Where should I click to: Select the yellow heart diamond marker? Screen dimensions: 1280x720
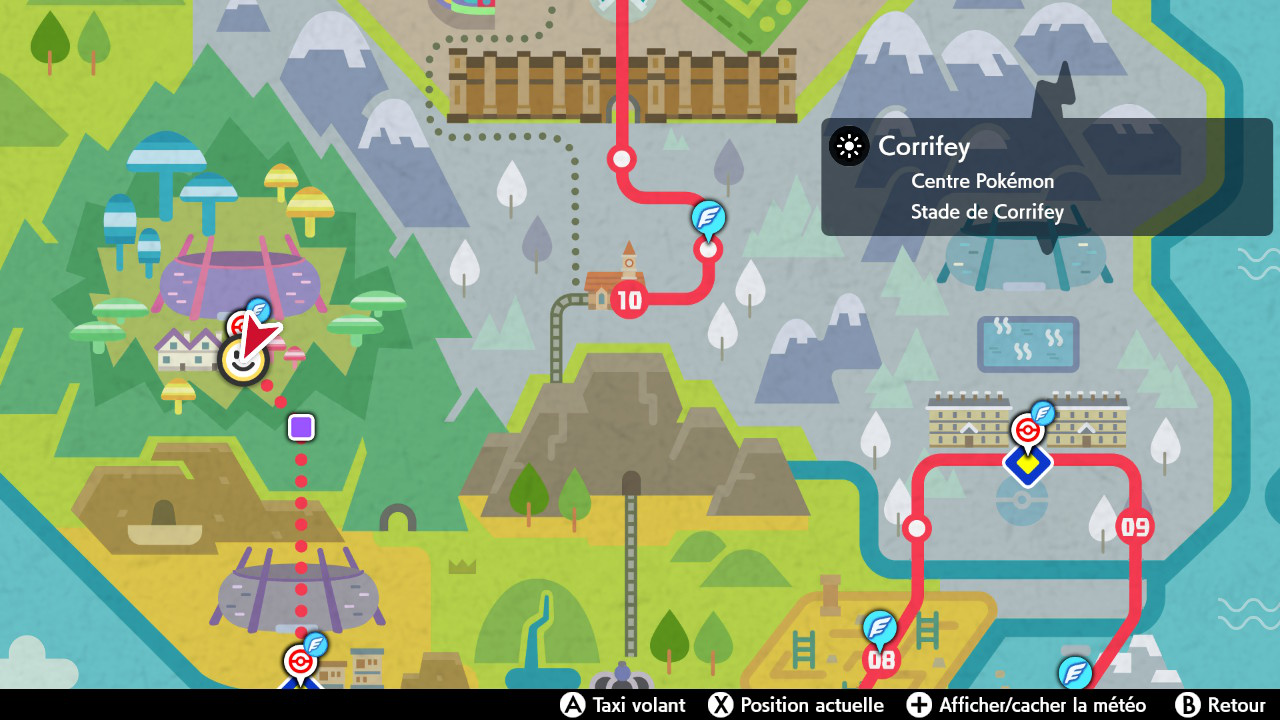(x=1028, y=464)
